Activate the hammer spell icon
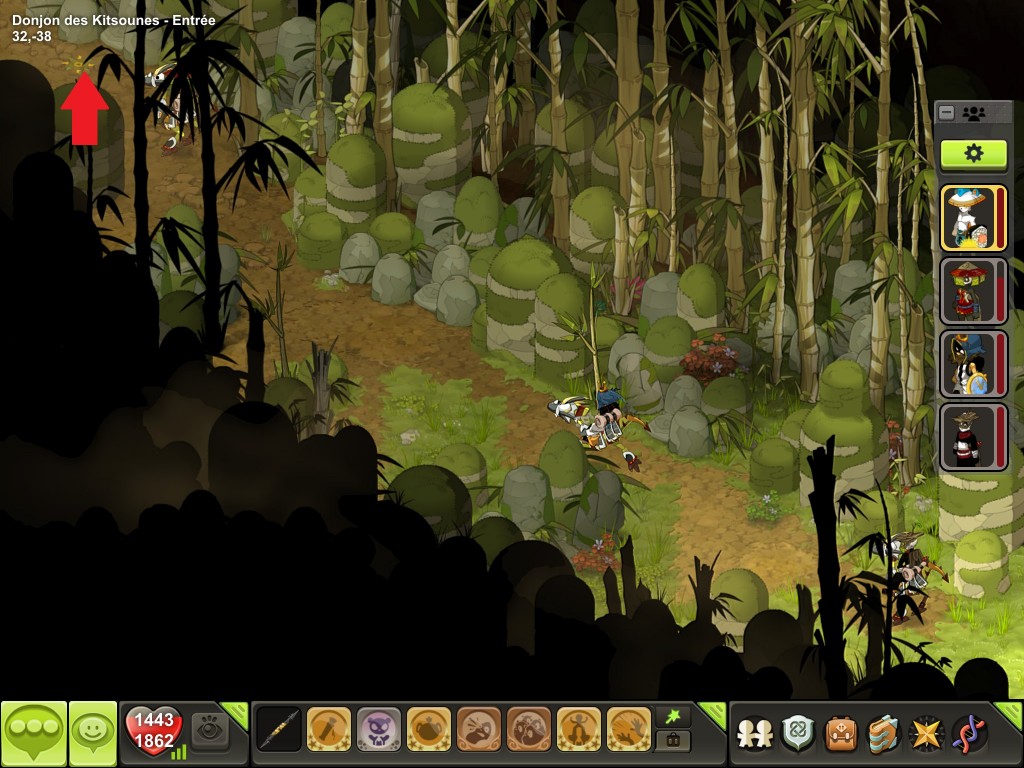 (x=329, y=729)
